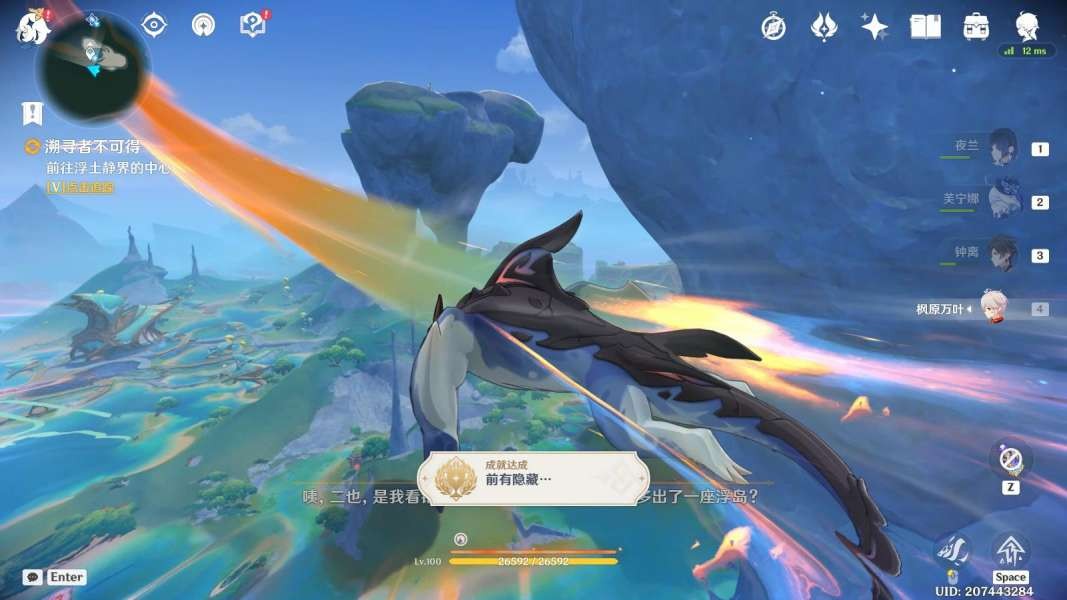The image size is (1067, 600).
Task: Open the tutorial book icon with red alert
Action: [253, 25]
